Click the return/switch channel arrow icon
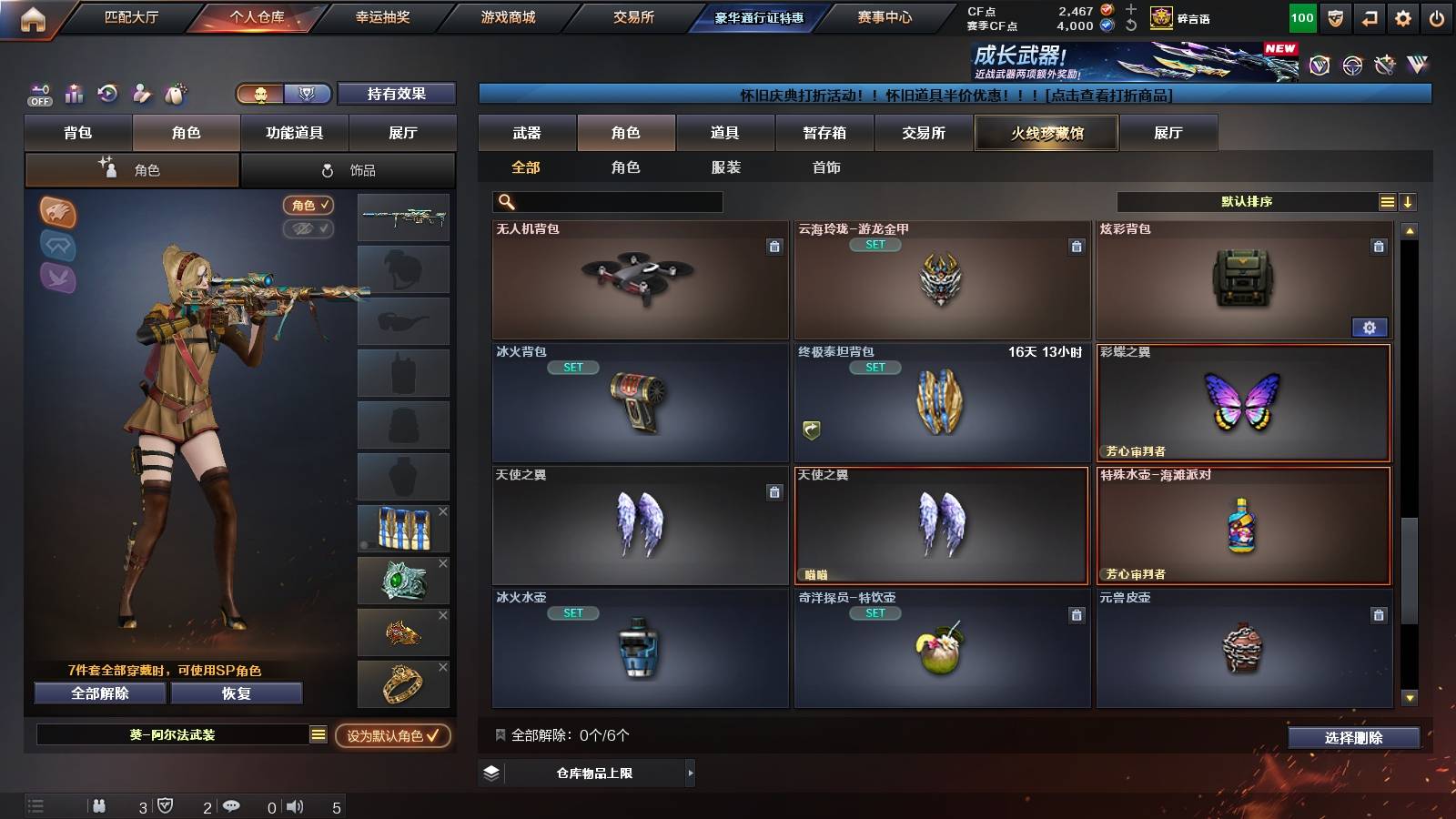1456x819 pixels. (1369, 17)
